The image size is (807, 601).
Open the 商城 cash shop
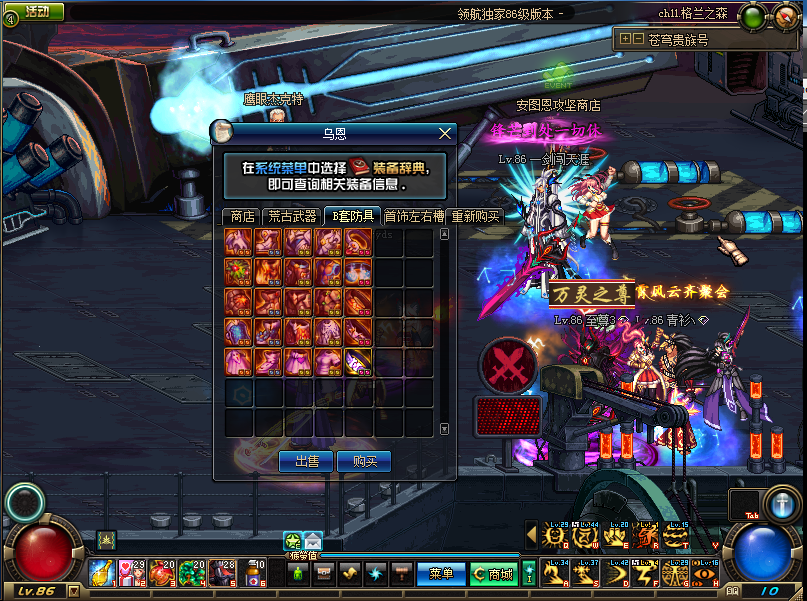coord(493,574)
